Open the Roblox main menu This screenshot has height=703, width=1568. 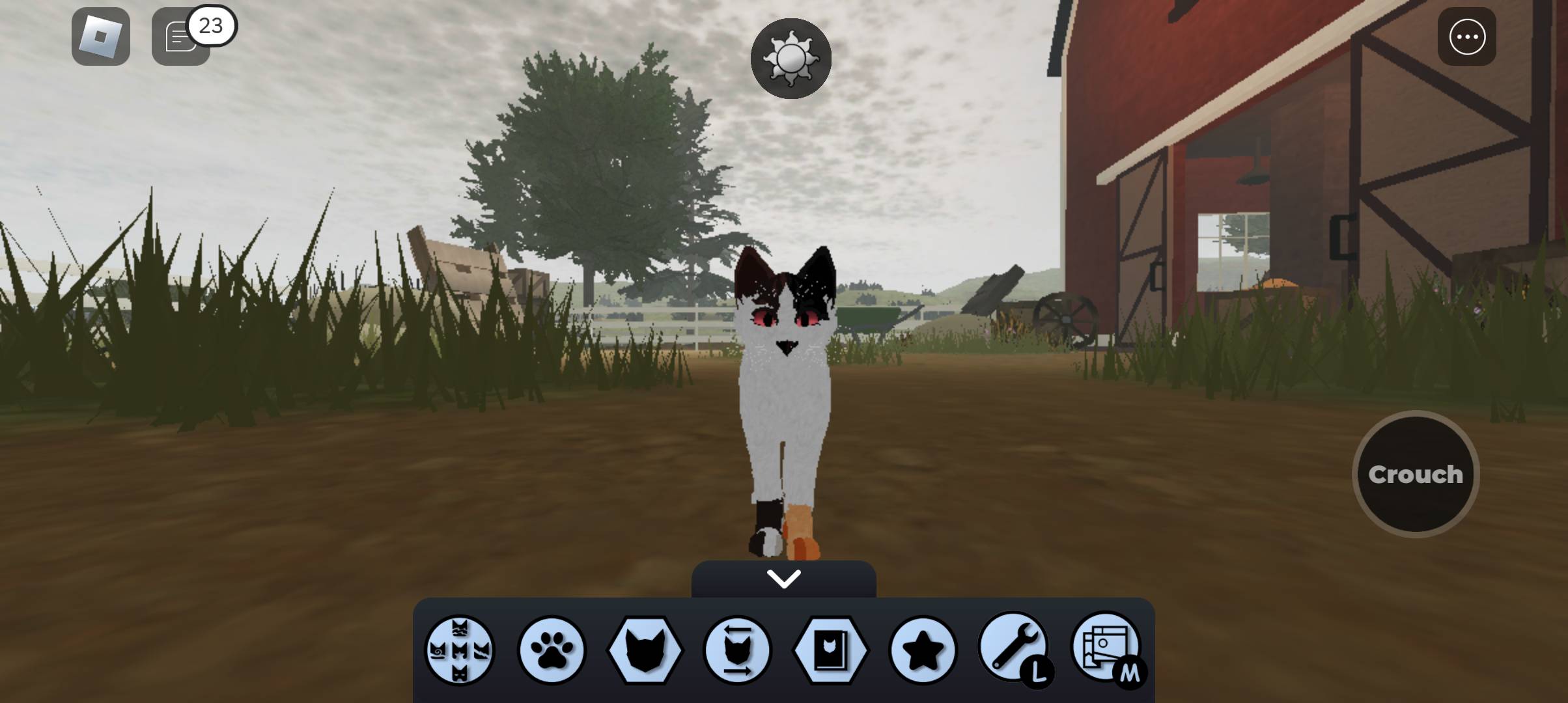(101, 36)
